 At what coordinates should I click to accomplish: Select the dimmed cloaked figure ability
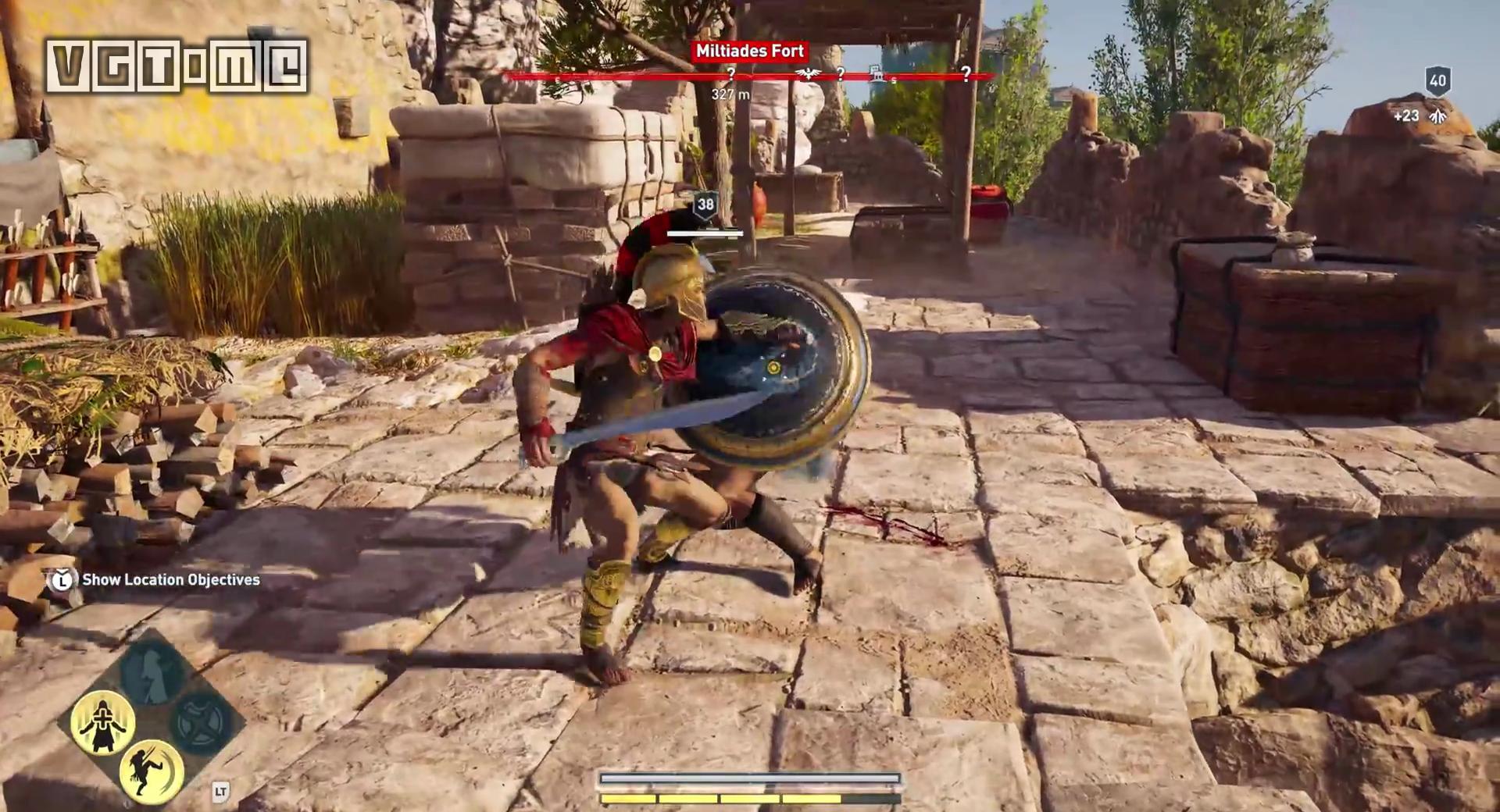pos(152,673)
